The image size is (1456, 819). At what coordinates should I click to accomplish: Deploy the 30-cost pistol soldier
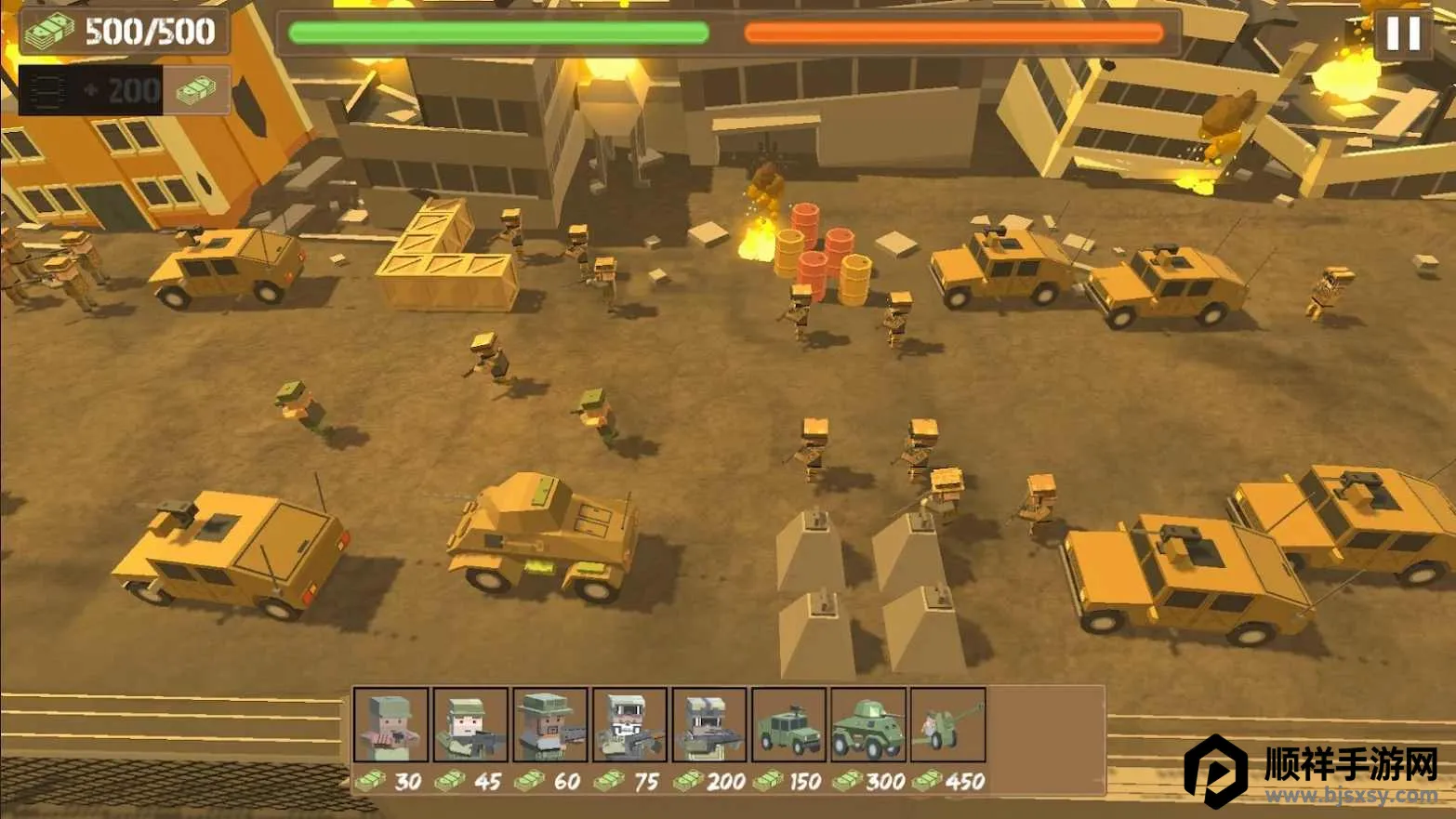tap(391, 725)
